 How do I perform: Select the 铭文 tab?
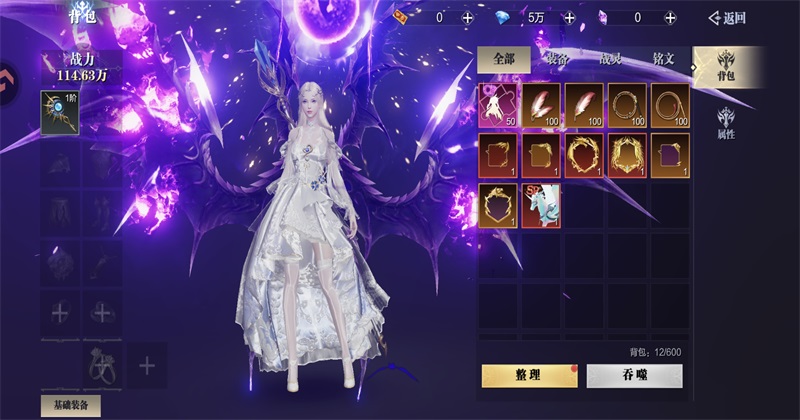pyautogui.click(x=663, y=59)
